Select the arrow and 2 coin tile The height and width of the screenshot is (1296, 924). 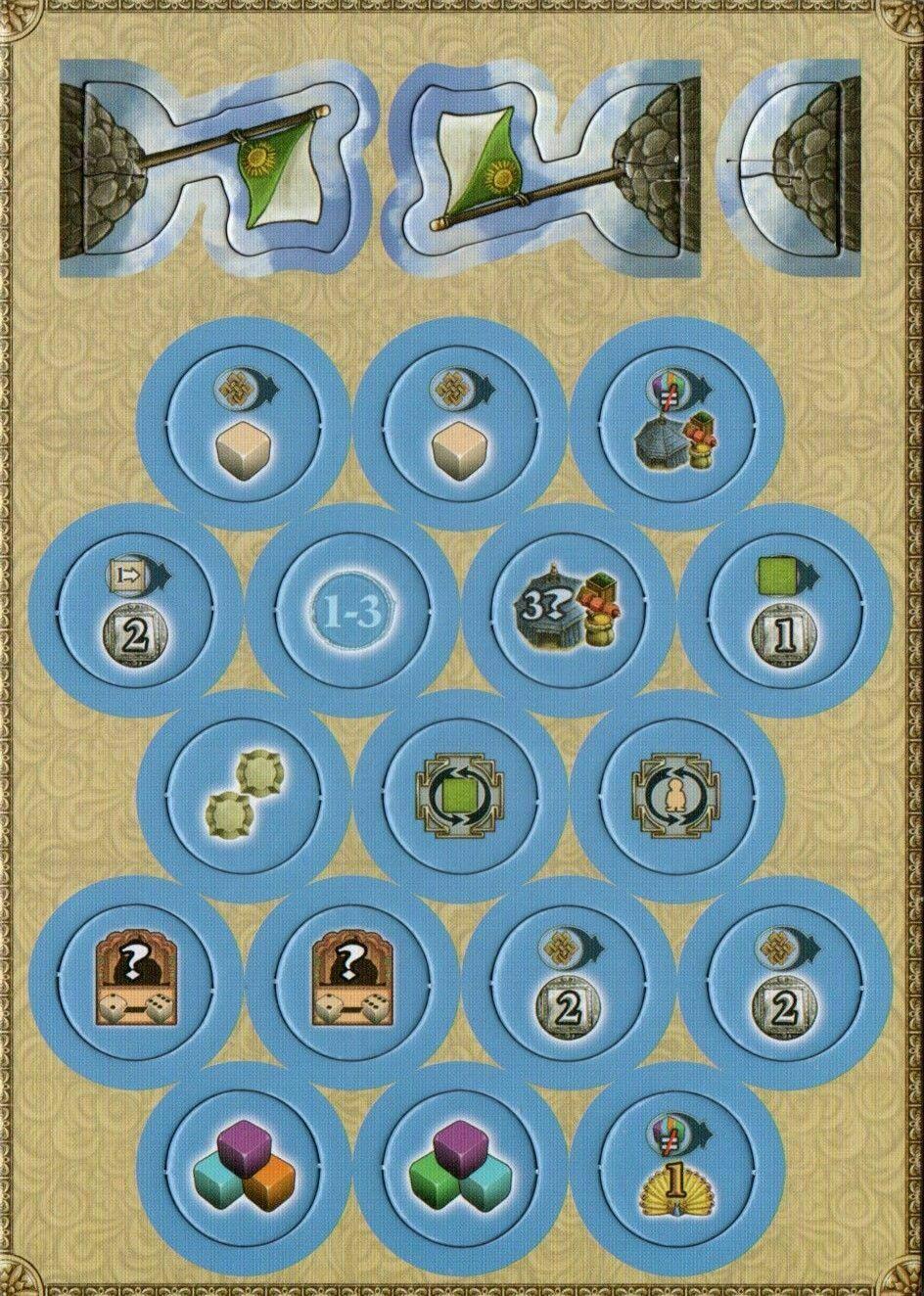point(121,612)
